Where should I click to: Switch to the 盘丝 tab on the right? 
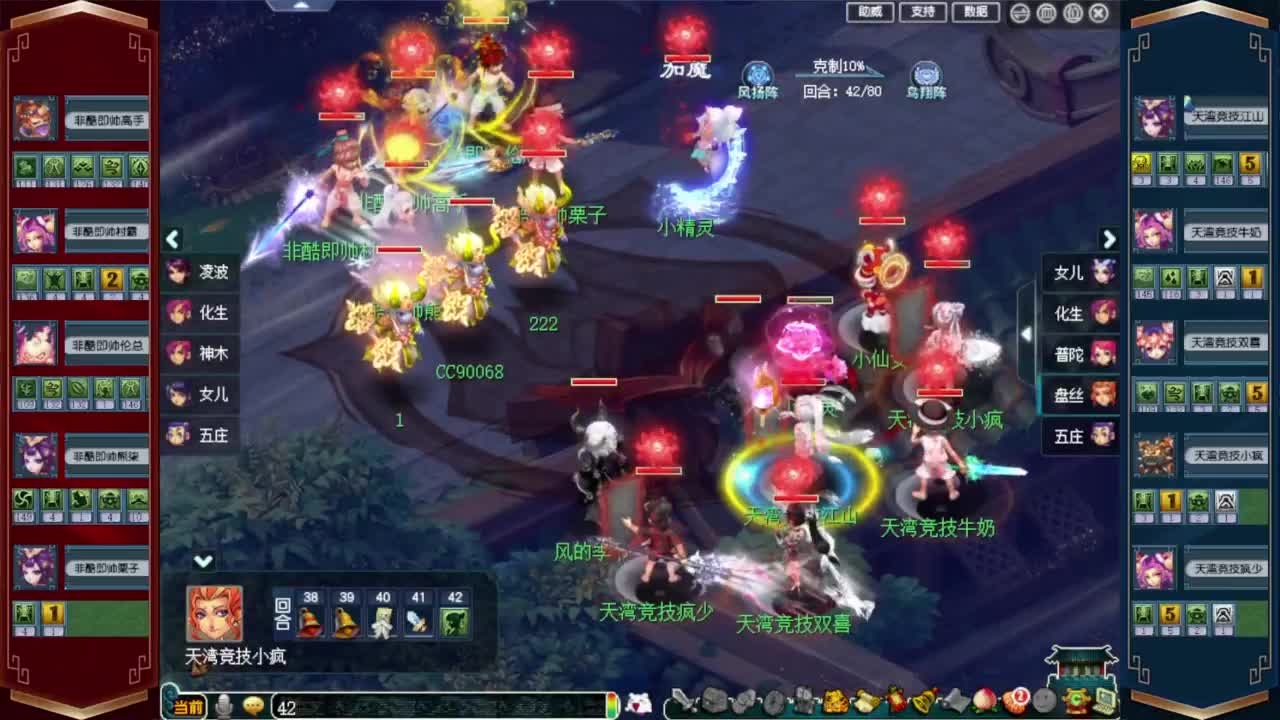click(1080, 394)
